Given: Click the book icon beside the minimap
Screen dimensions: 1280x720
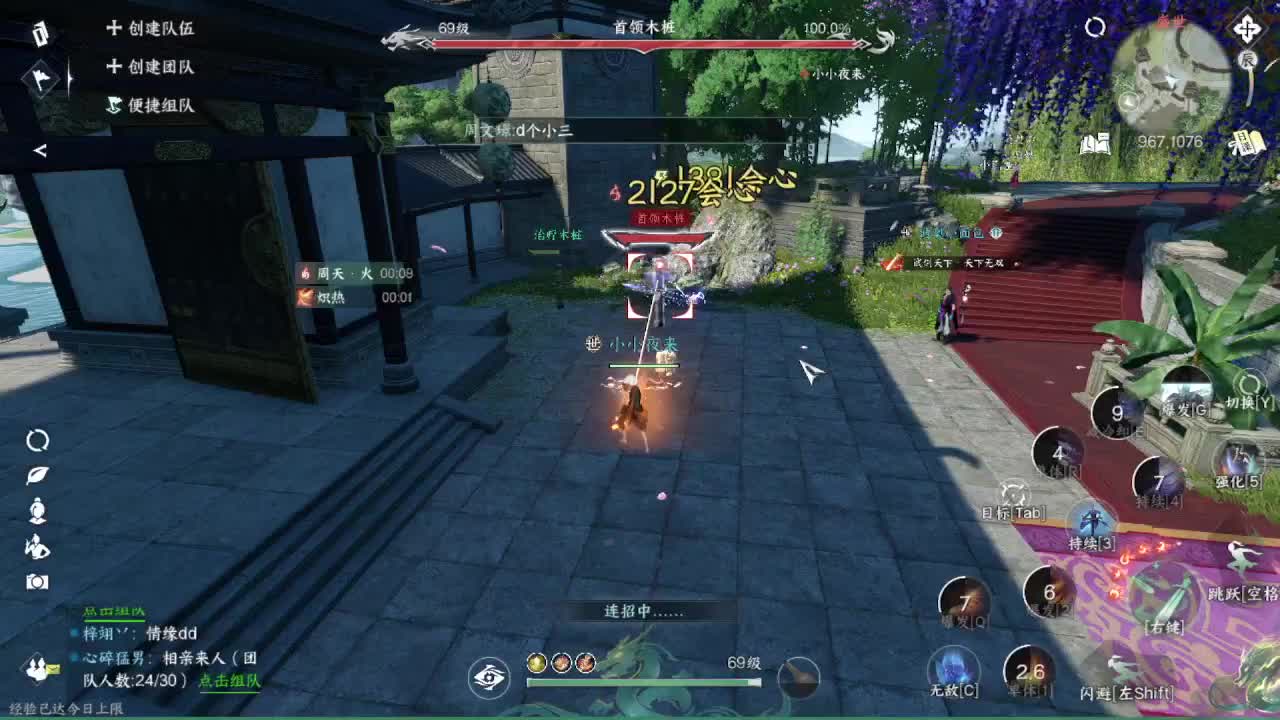Looking at the screenshot, I should point(1095,143).
